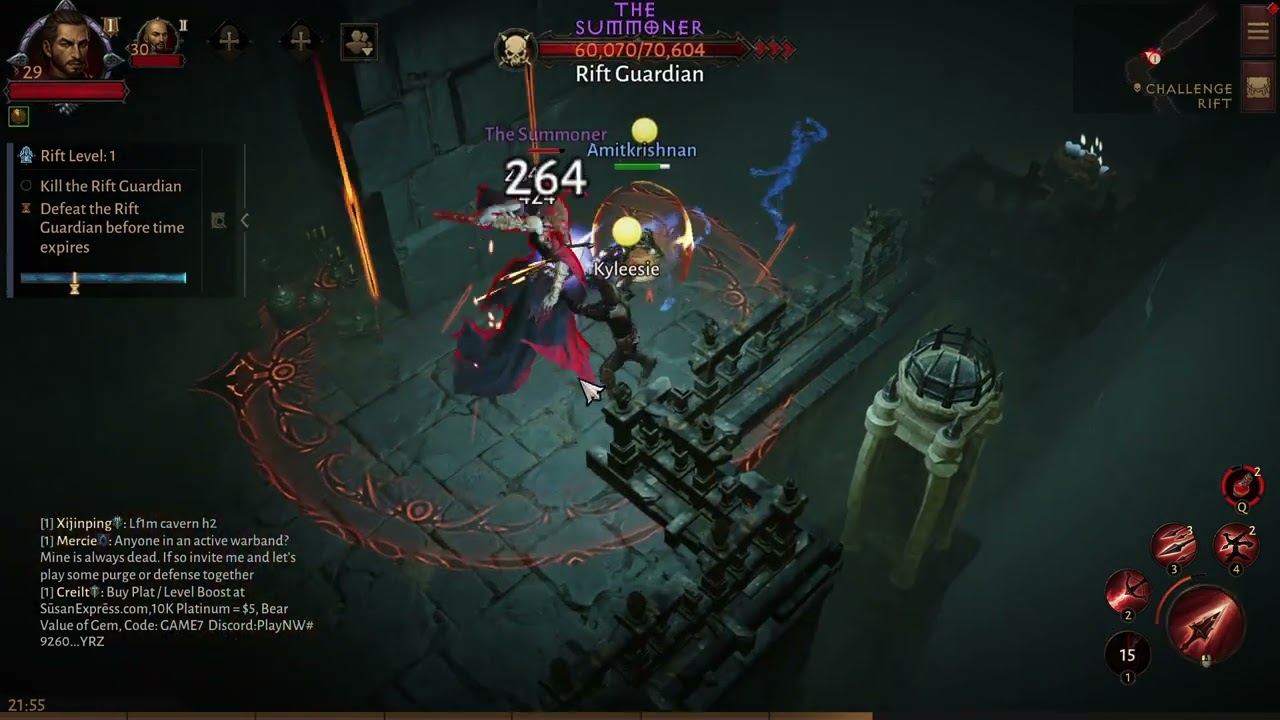Activate the multi-arrow volley skill
Image resolution: width=1280 pixels, height=720 pixels.
coord(1174,546)
